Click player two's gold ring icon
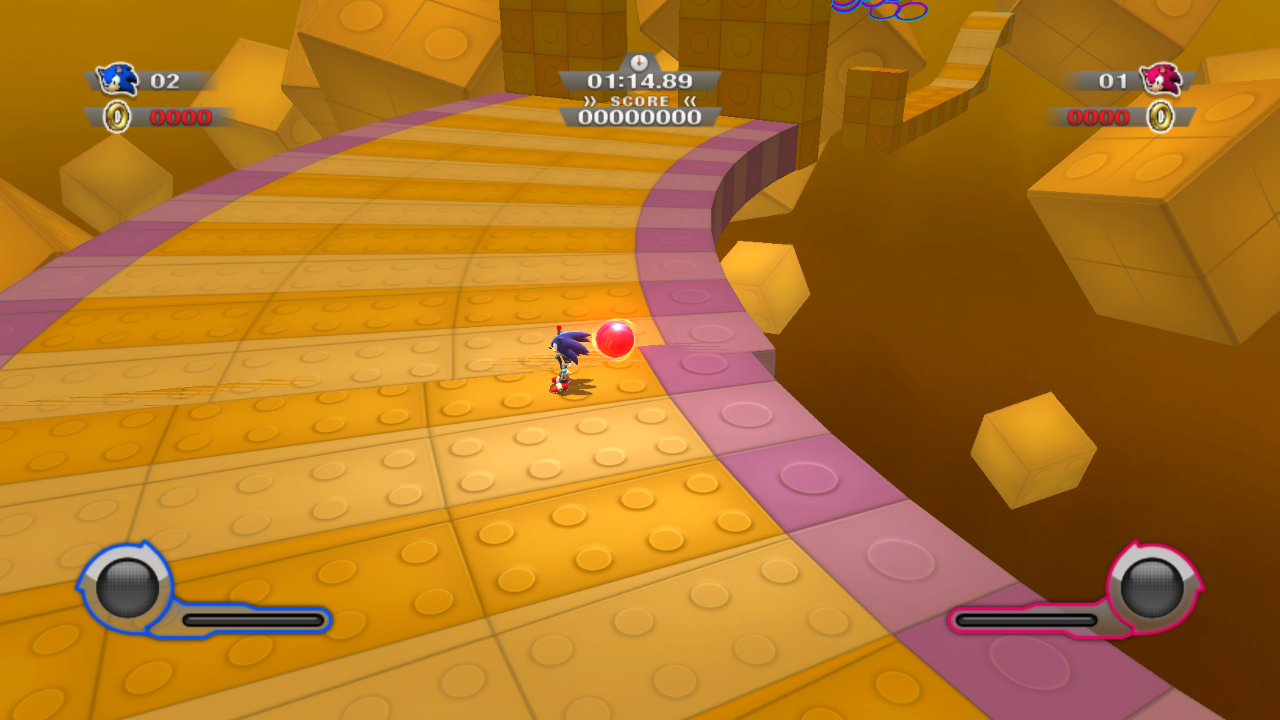1280x720 pixels. pyautogui.click(x=1160, y=117)
